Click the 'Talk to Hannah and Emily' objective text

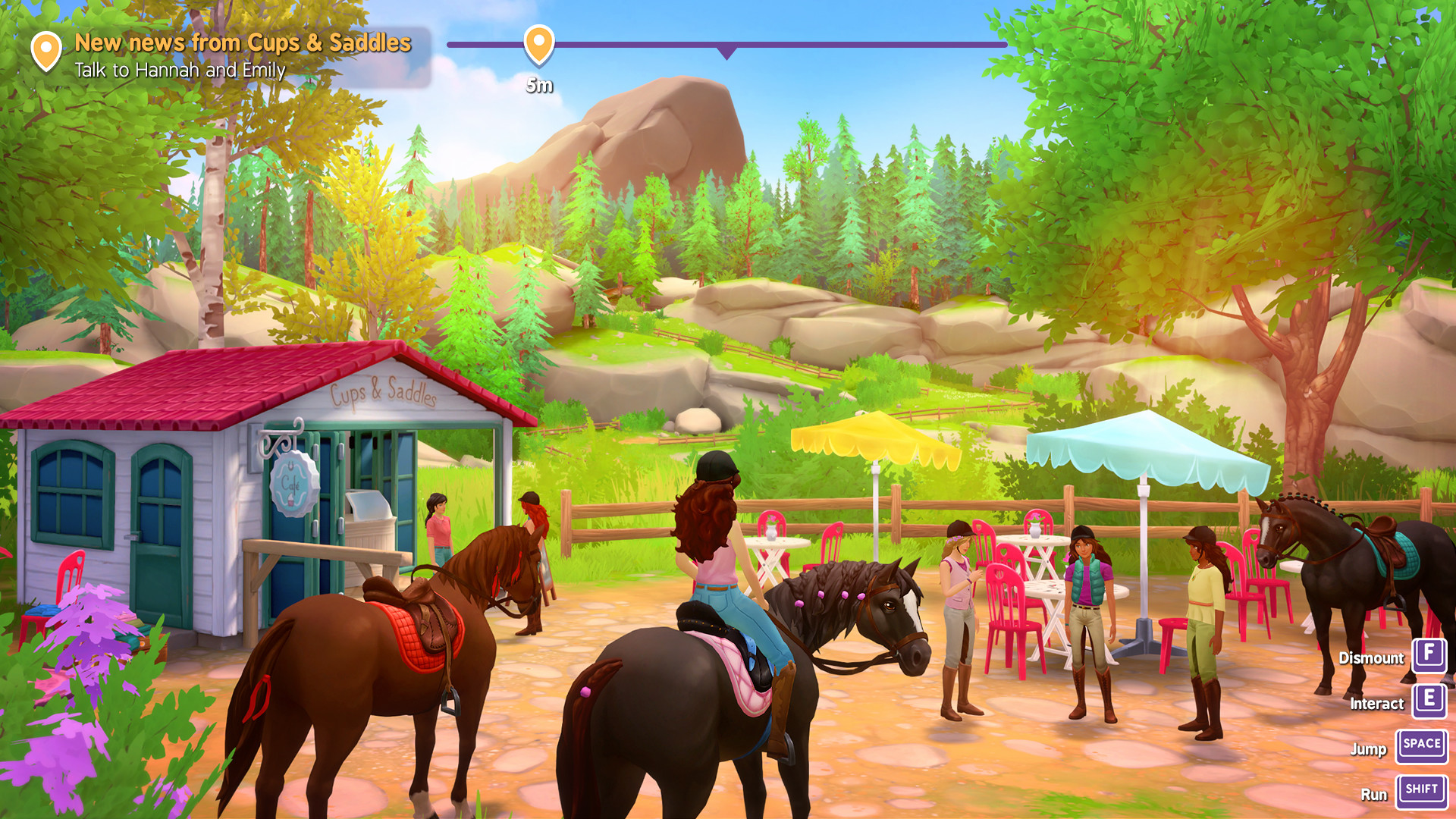(180, 71)
